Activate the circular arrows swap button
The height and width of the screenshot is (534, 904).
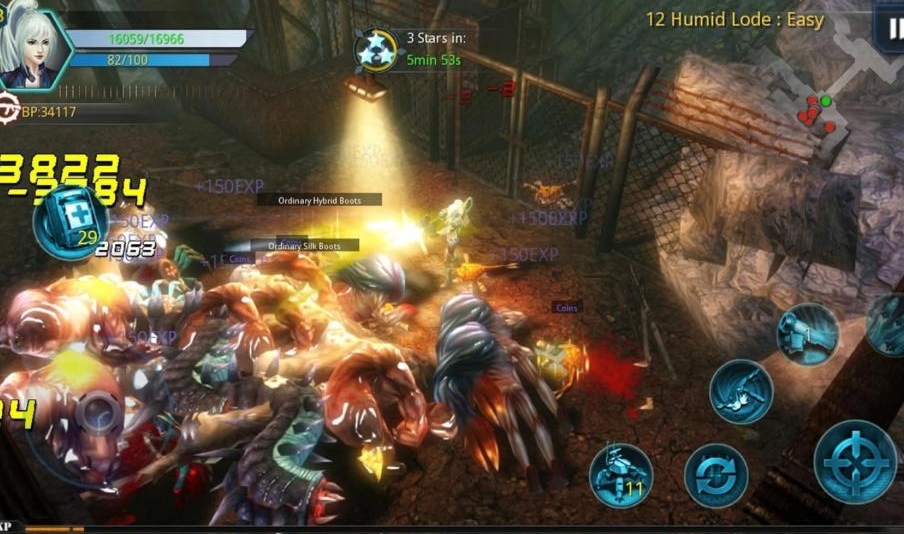point(716,475)
